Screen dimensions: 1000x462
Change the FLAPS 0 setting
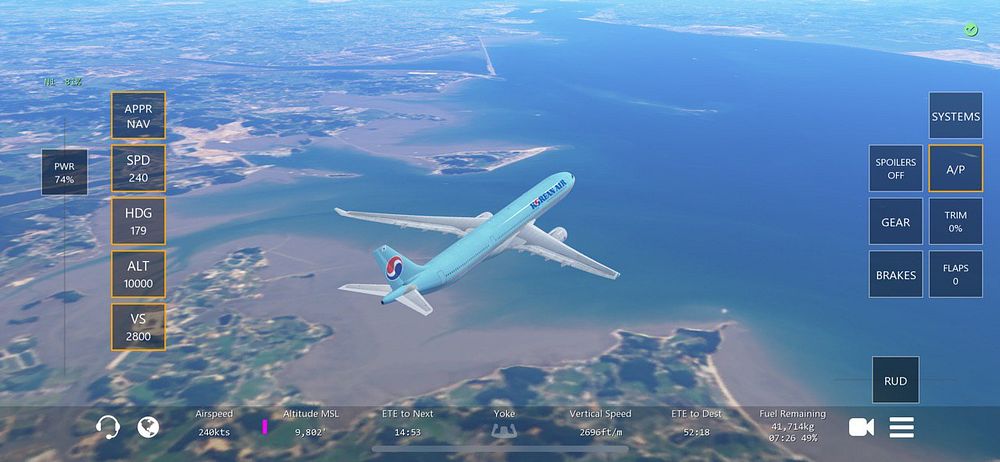955,274
